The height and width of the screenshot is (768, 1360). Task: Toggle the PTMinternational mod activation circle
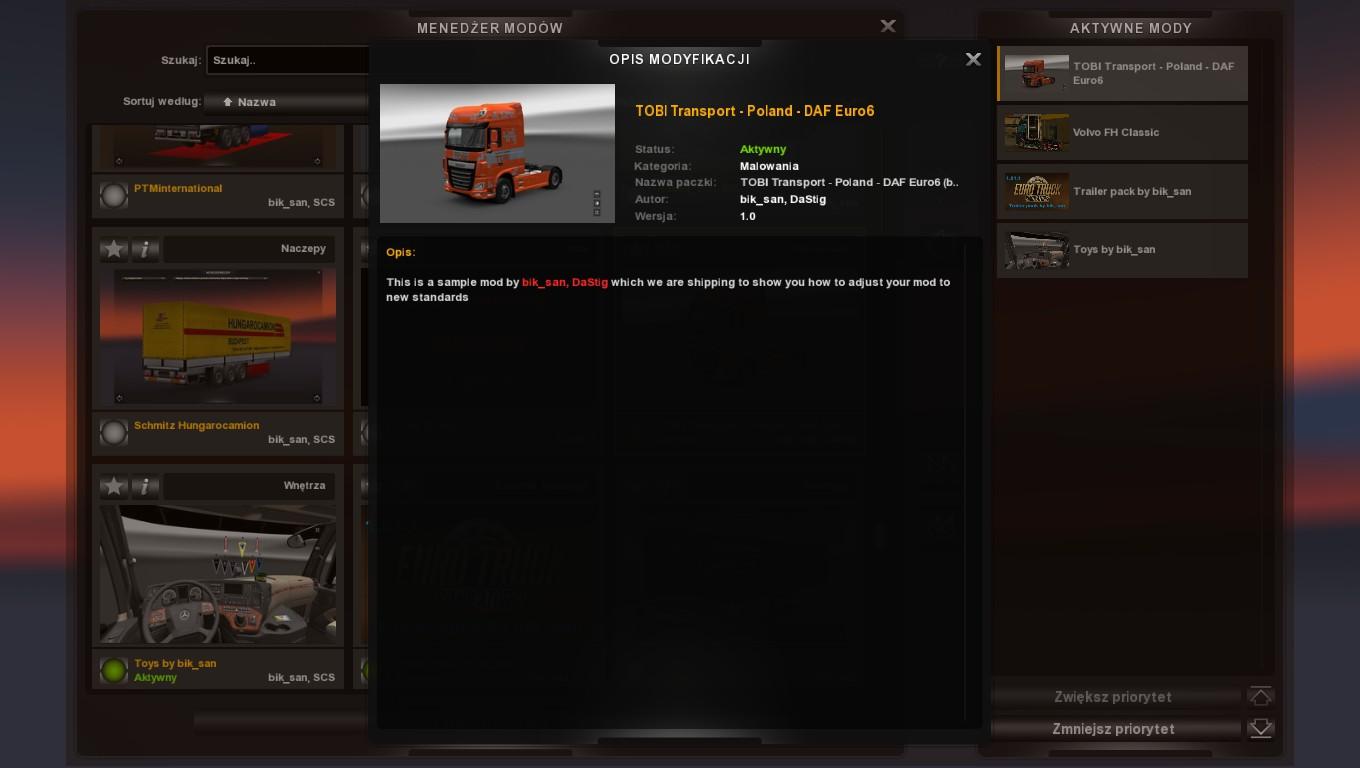(114, 195)
